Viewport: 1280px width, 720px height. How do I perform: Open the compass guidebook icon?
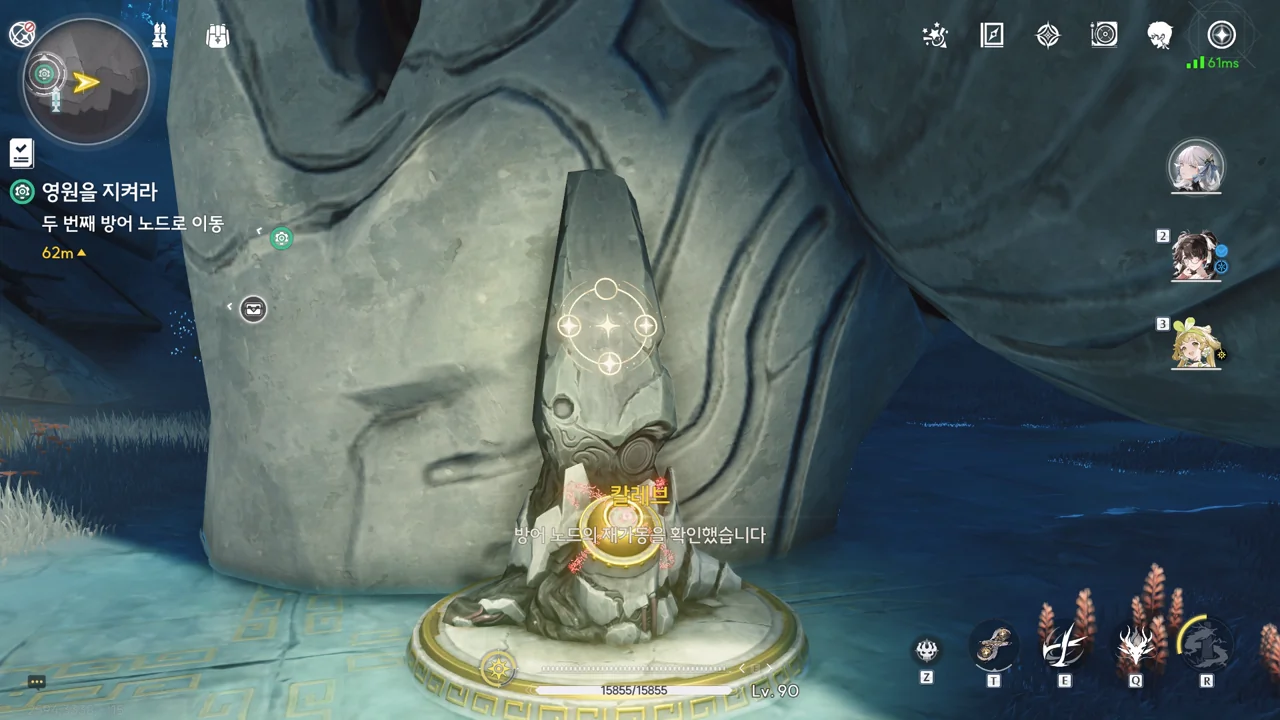991,36
